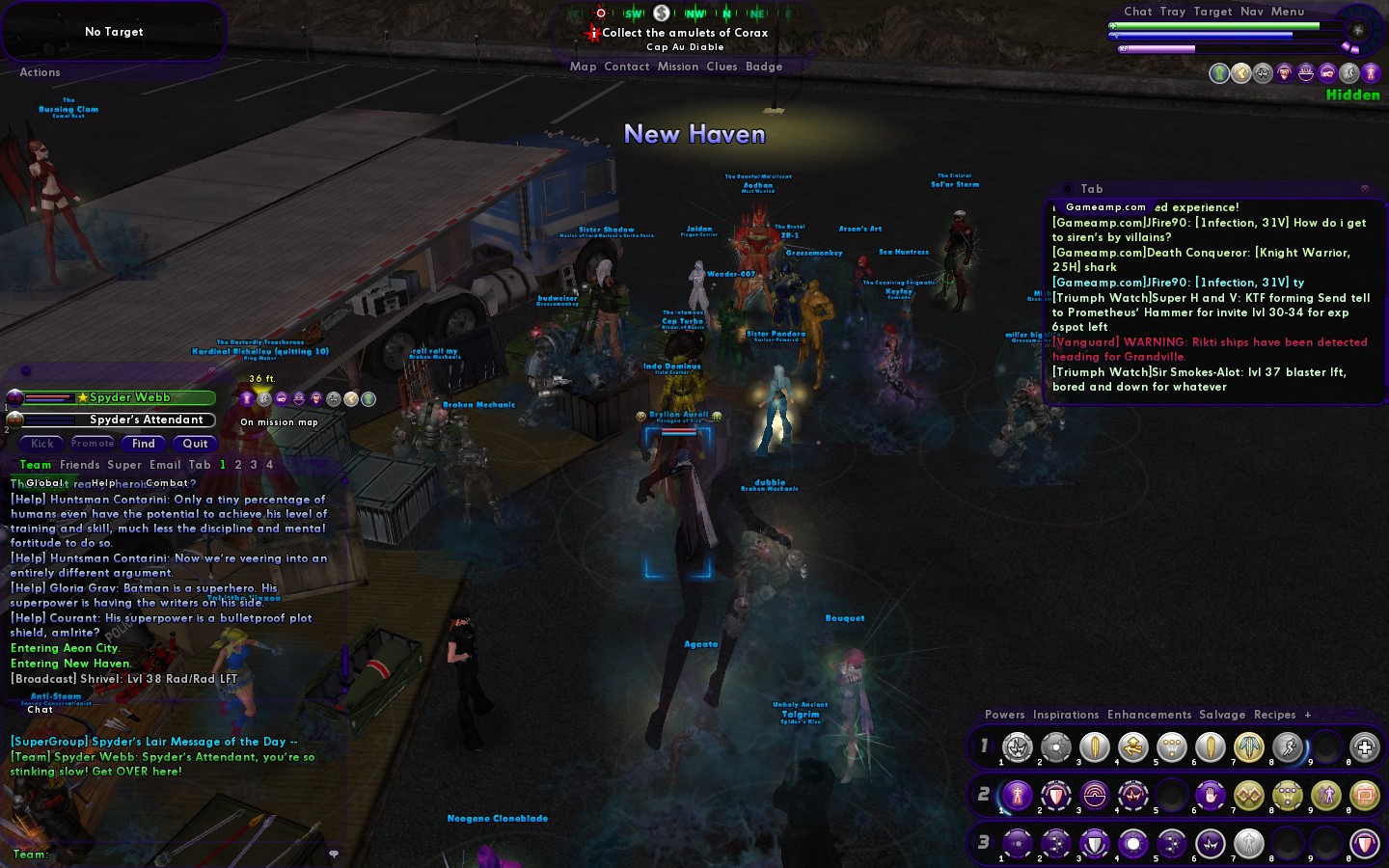
Task: Quit the team with the Quit button
Action: [x=195, y=444]
